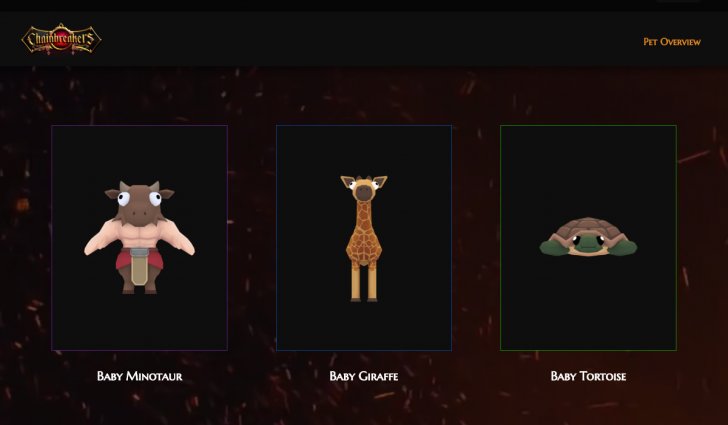This screenshot has height=425, width=728.
Task: Pick the Baby Tortoise pet card
Action: point(588,238)
